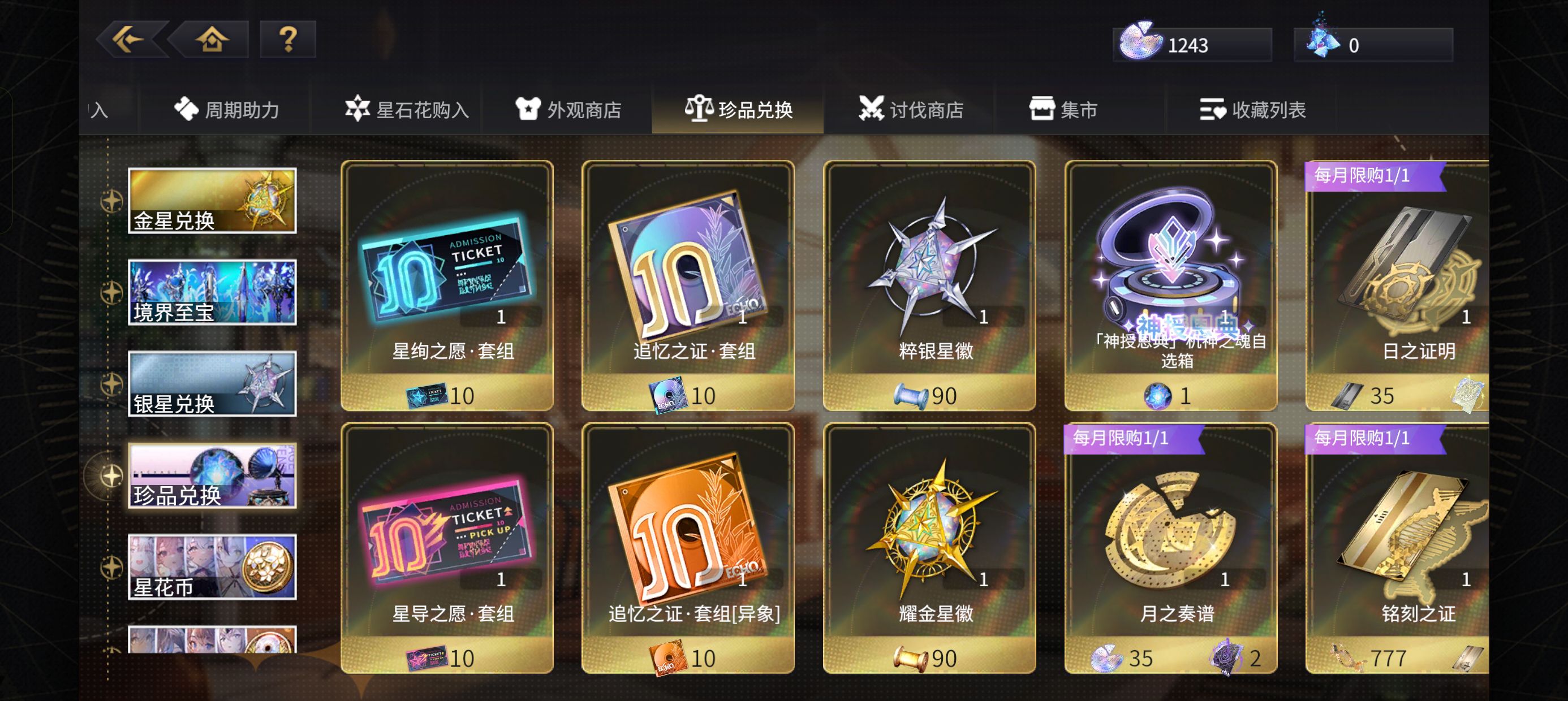Click the 外观商店 shirt icon

click(529, 110)
